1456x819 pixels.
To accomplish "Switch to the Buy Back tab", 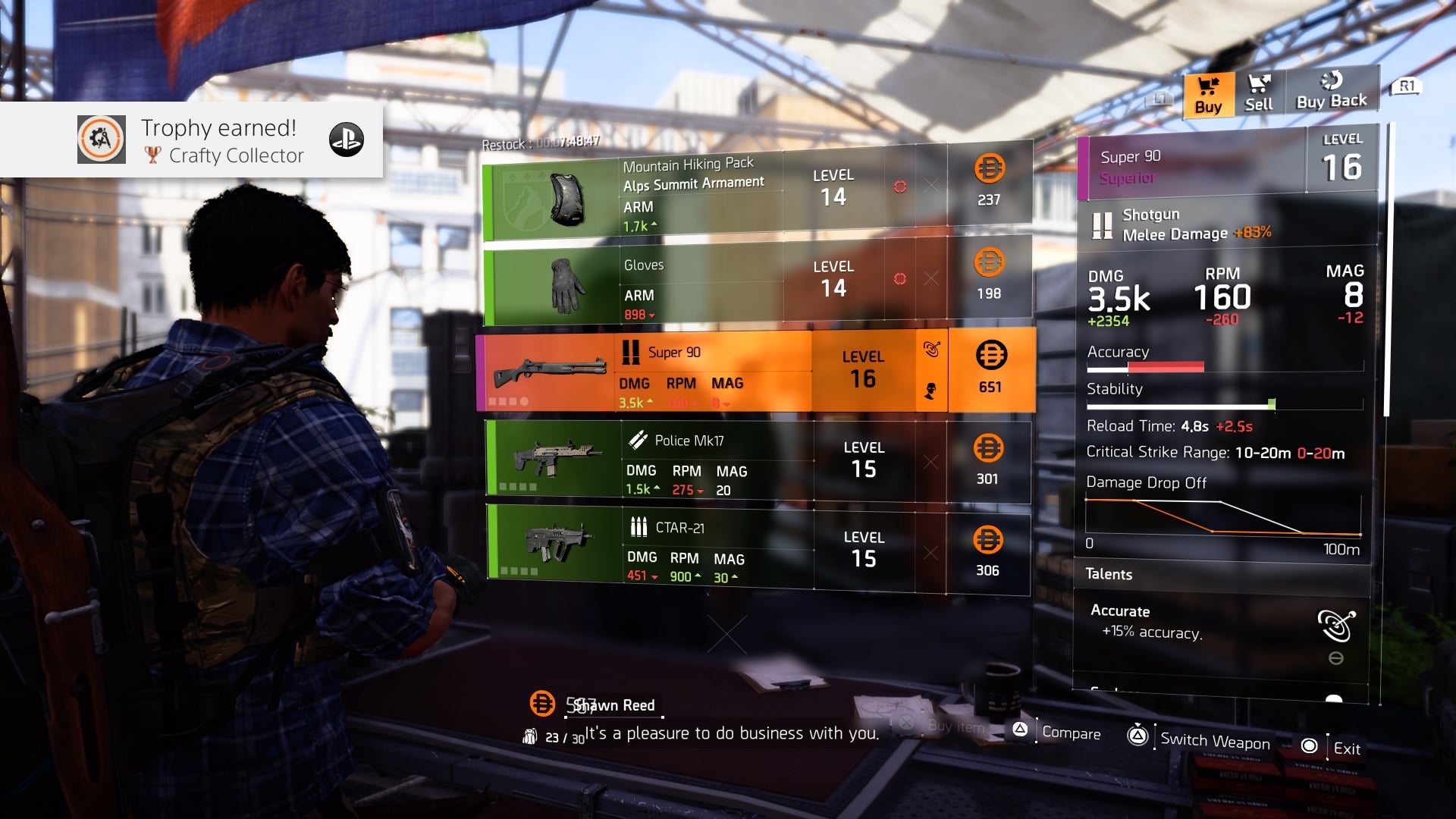I will (x=1331, y=93).
